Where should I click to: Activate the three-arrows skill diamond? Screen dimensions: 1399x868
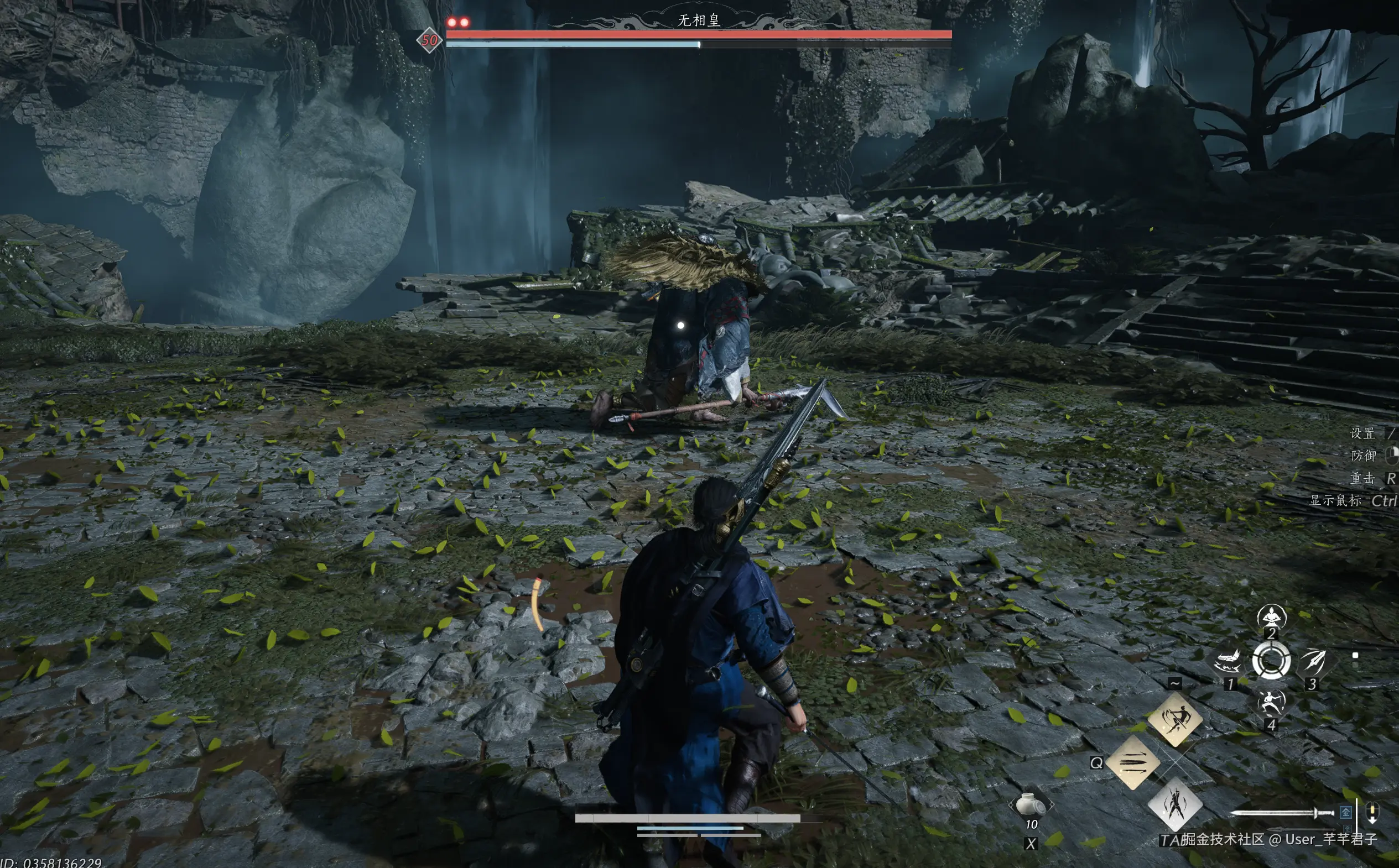(1132, 762)
